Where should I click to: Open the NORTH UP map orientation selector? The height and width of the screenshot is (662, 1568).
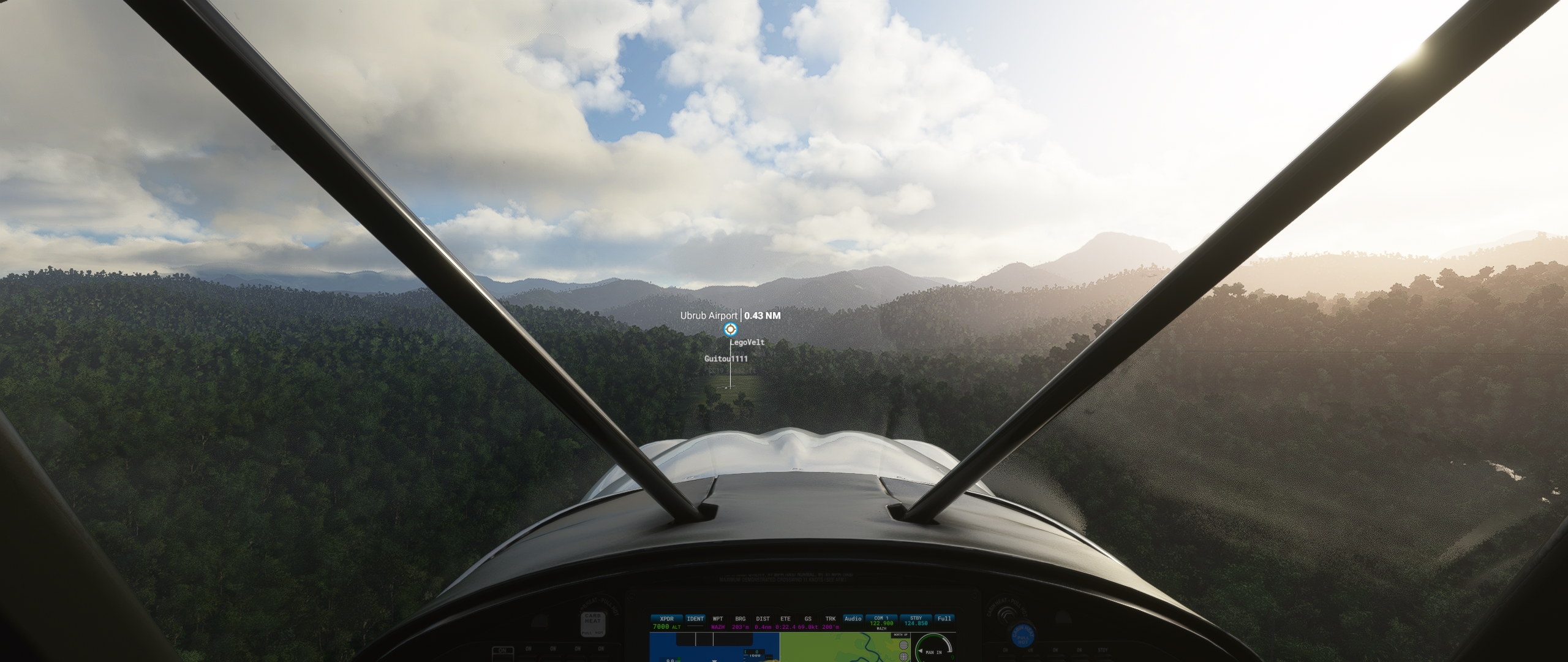(x=900, y=635)
